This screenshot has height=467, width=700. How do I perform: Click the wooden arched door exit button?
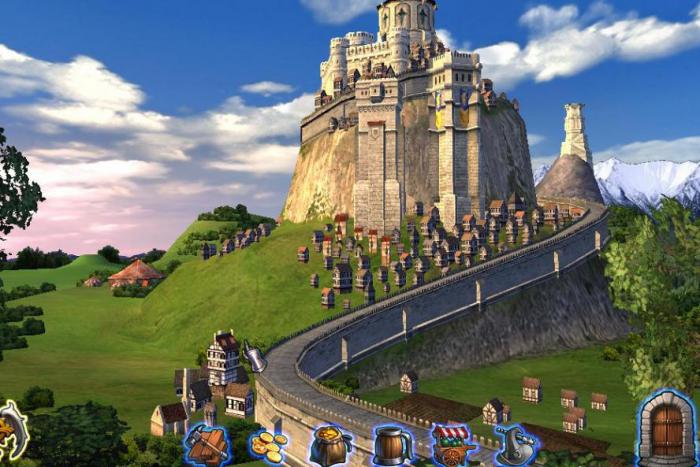(665, 428)
